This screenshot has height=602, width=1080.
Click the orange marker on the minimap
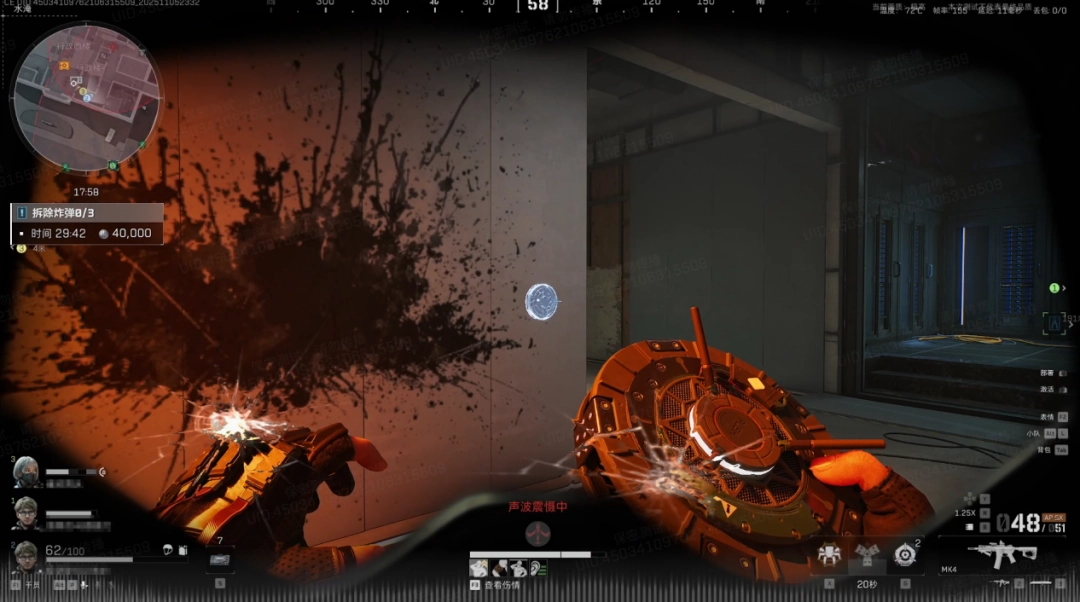(63, 65)
